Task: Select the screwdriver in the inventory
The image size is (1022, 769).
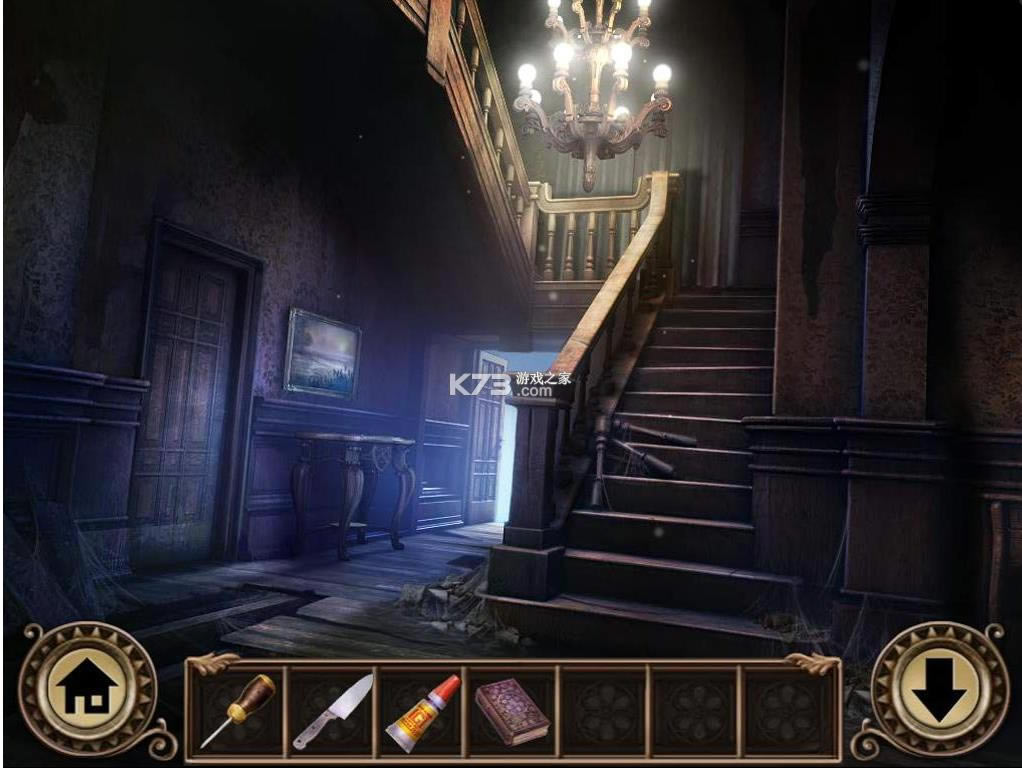Action: (238, 711)
